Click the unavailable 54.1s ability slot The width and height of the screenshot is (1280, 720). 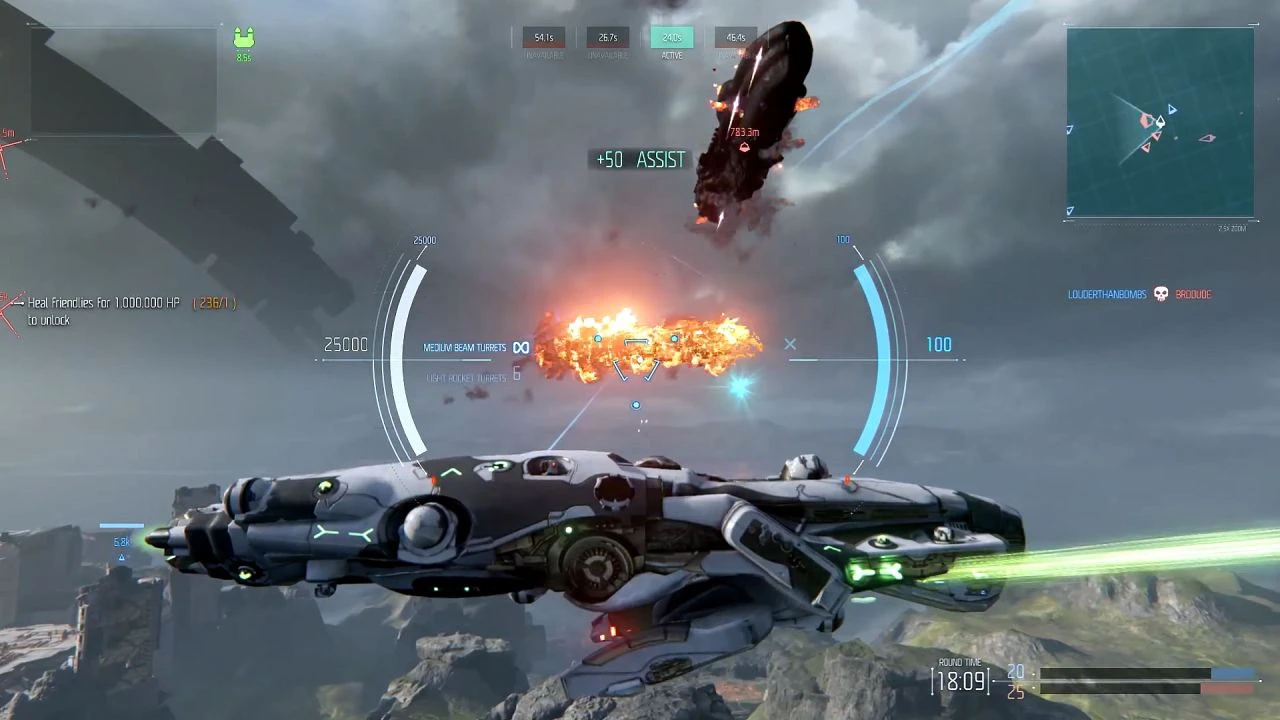click(x=544, y=37)
